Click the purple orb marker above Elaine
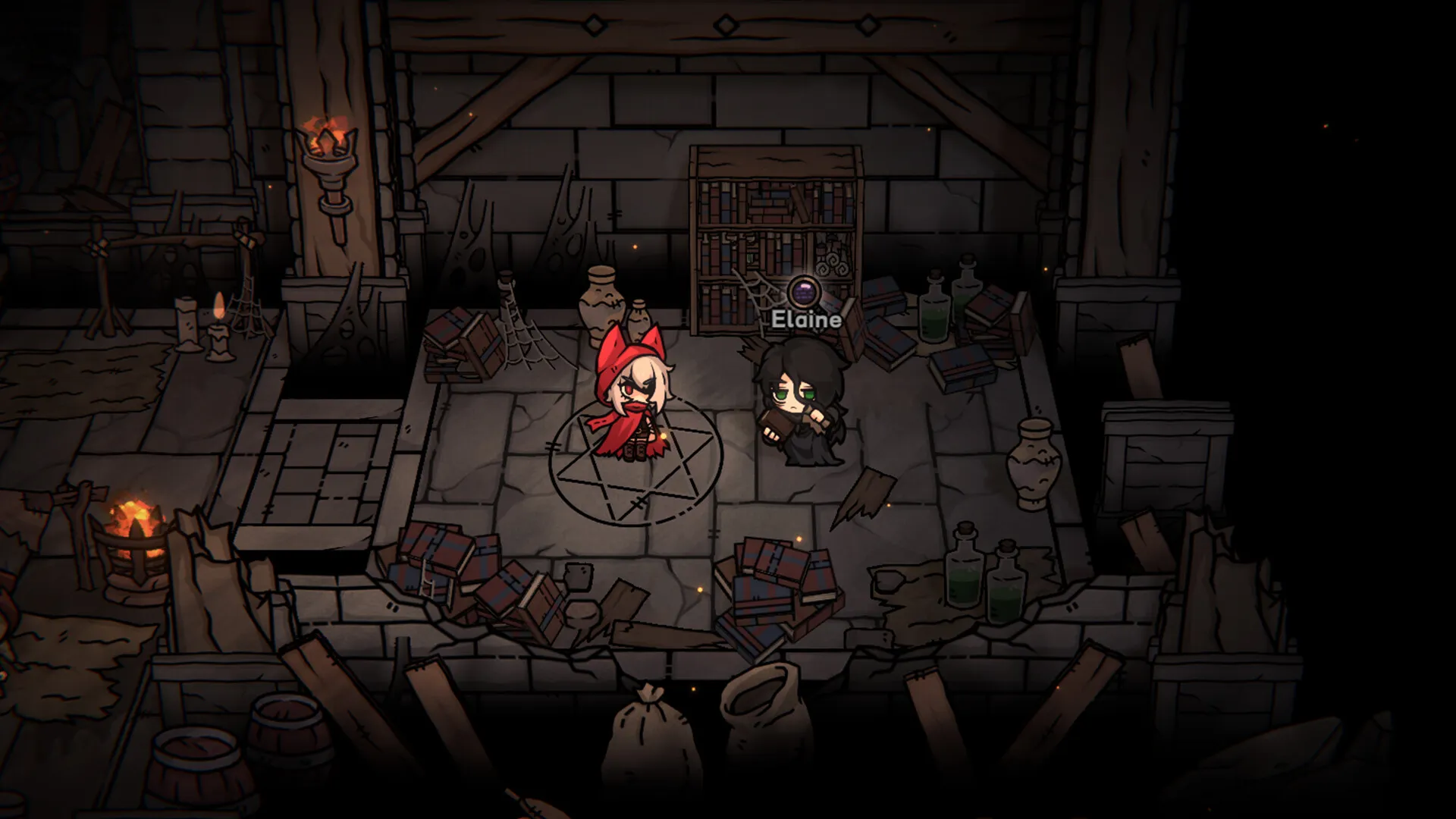Screen dimensions: 1456x819 click(x=802, y=290)
